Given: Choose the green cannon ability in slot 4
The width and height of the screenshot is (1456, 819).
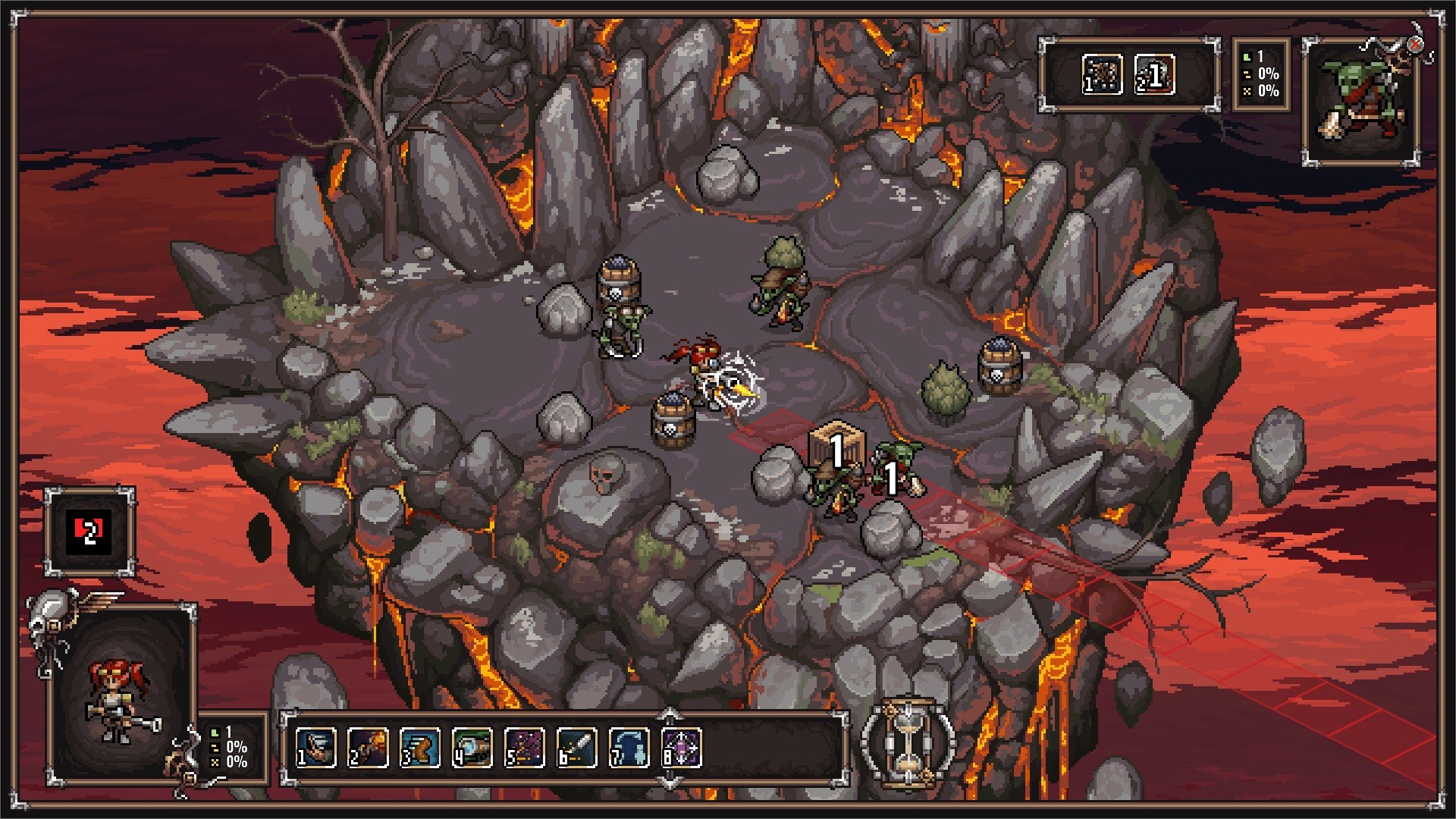Looking at the screenshot, I should [x=472, y=748].
